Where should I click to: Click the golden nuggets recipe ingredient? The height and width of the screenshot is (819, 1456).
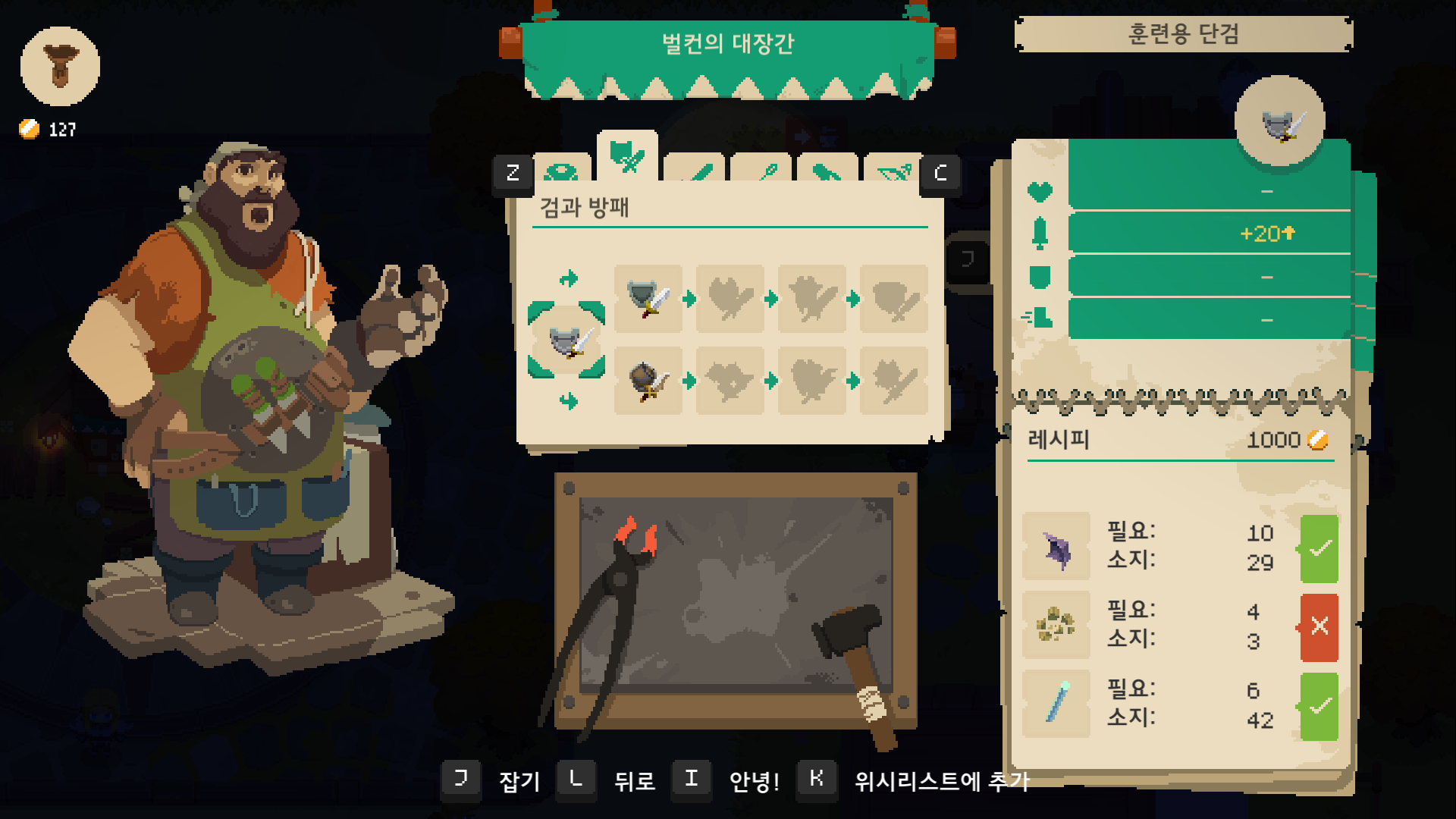click(1056, 626)
